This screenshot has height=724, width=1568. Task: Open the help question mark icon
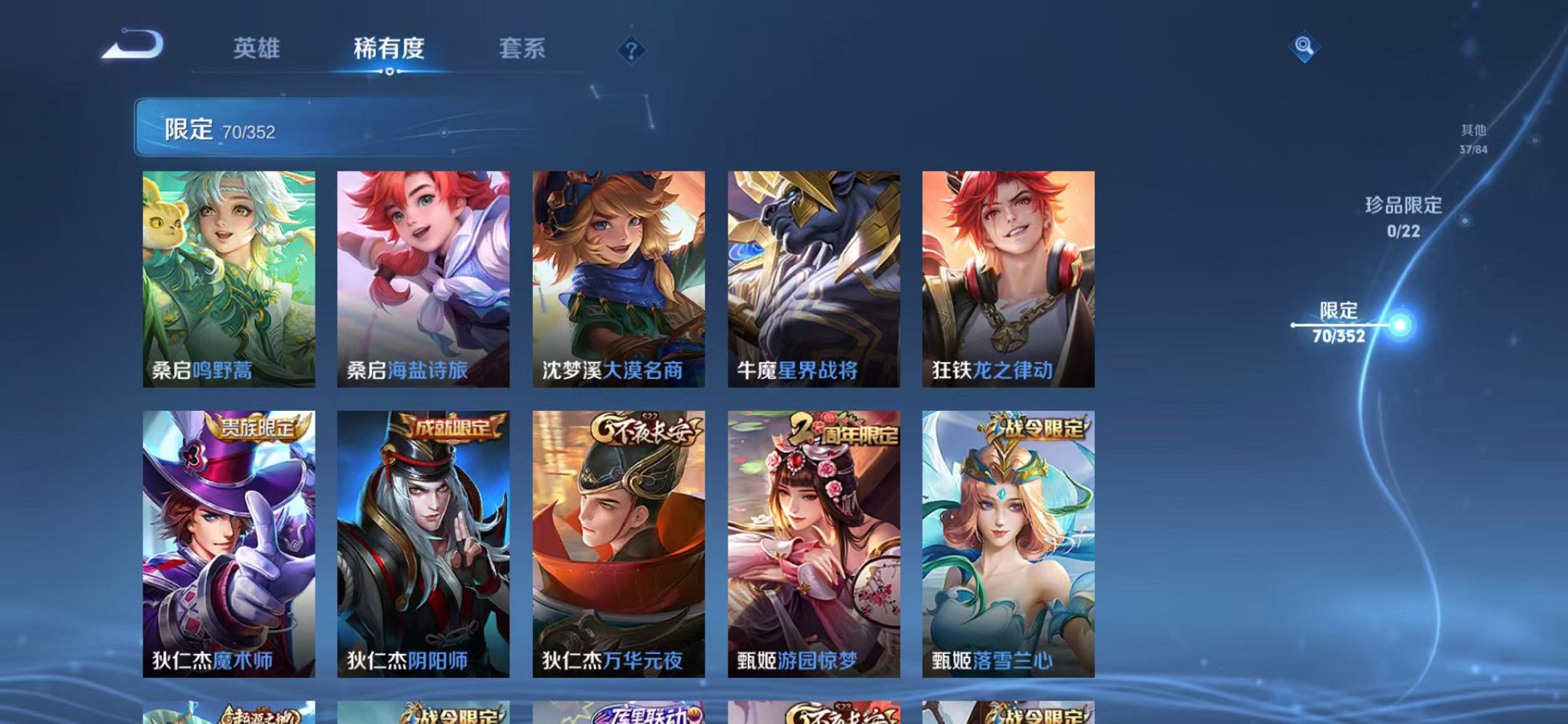coord(631,50)
